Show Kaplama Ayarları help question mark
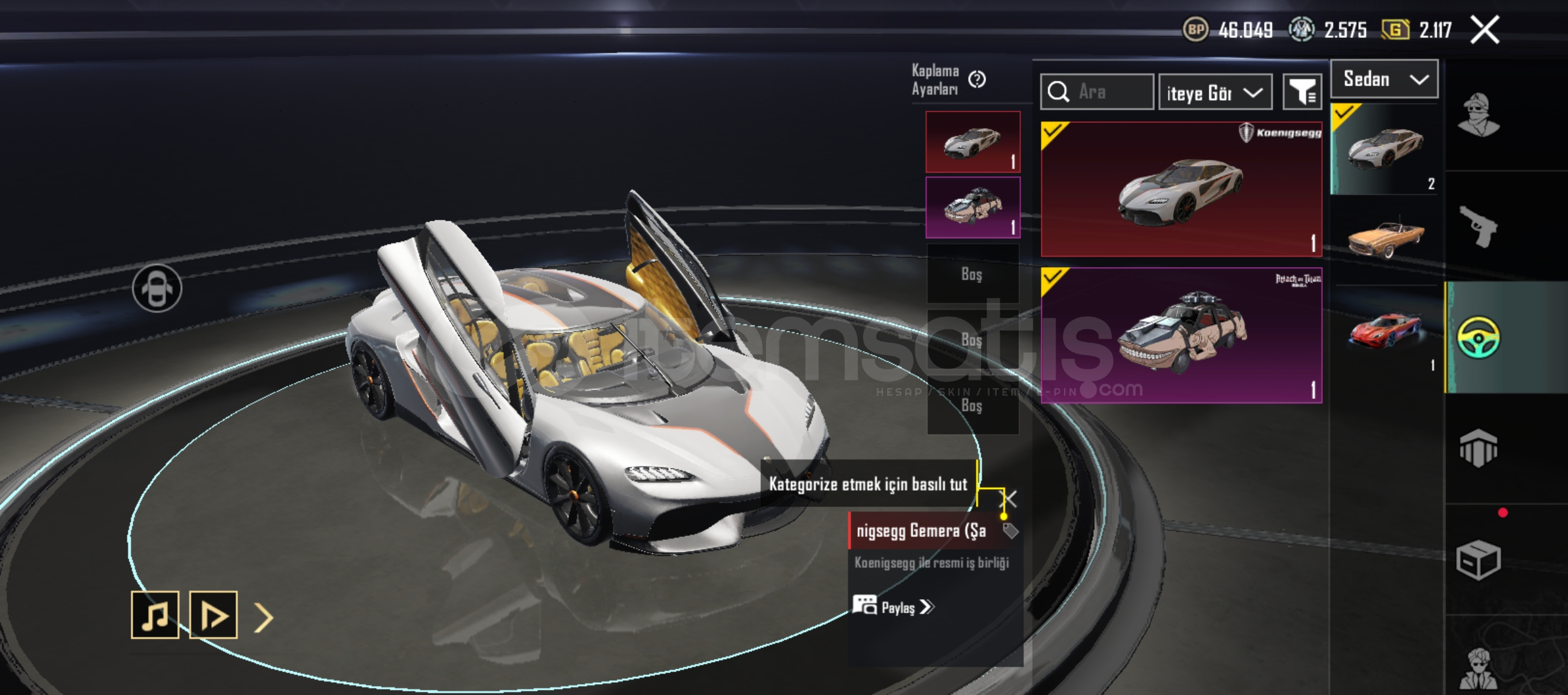1568x695 pixels. coord(976,79)
